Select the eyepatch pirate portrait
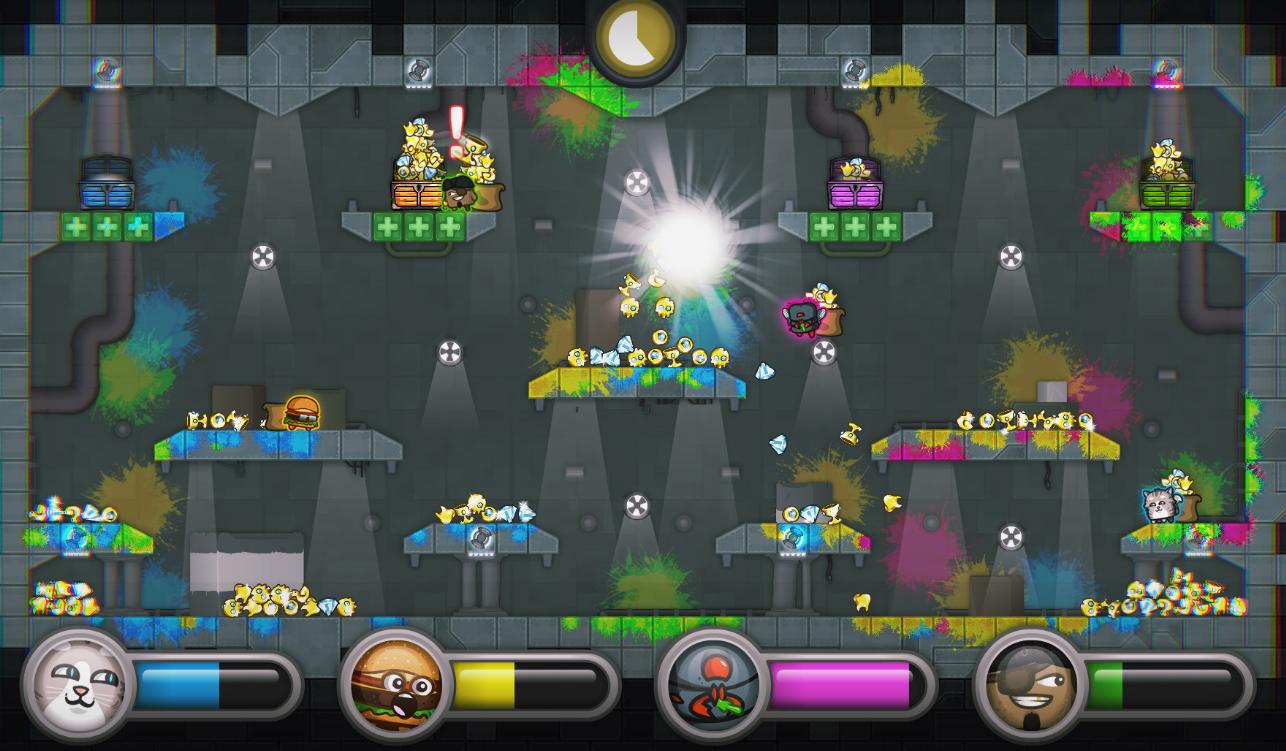 coord(1030,685)
